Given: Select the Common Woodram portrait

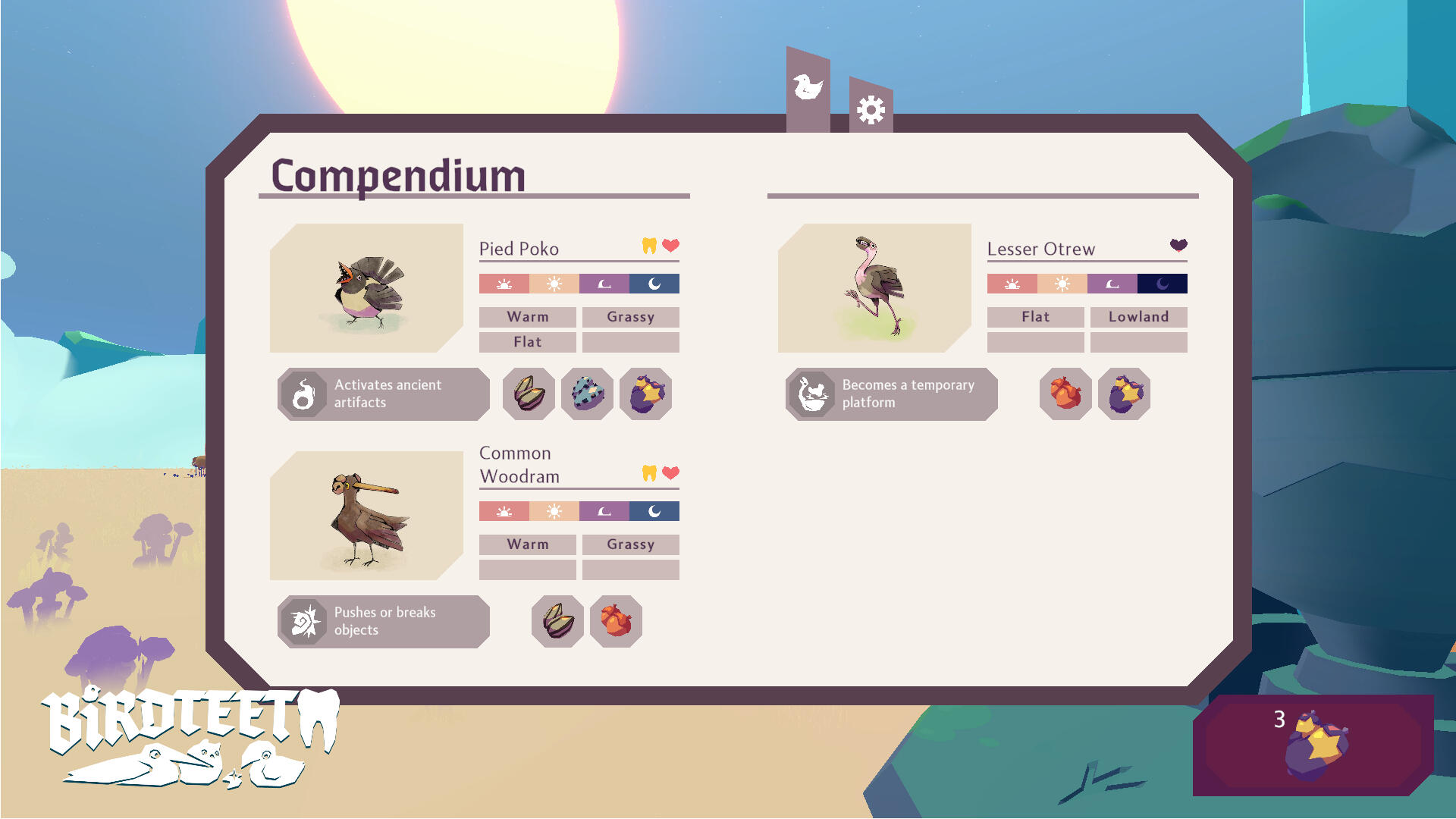Looking at the screenshot, I should [x=366, y=516].
